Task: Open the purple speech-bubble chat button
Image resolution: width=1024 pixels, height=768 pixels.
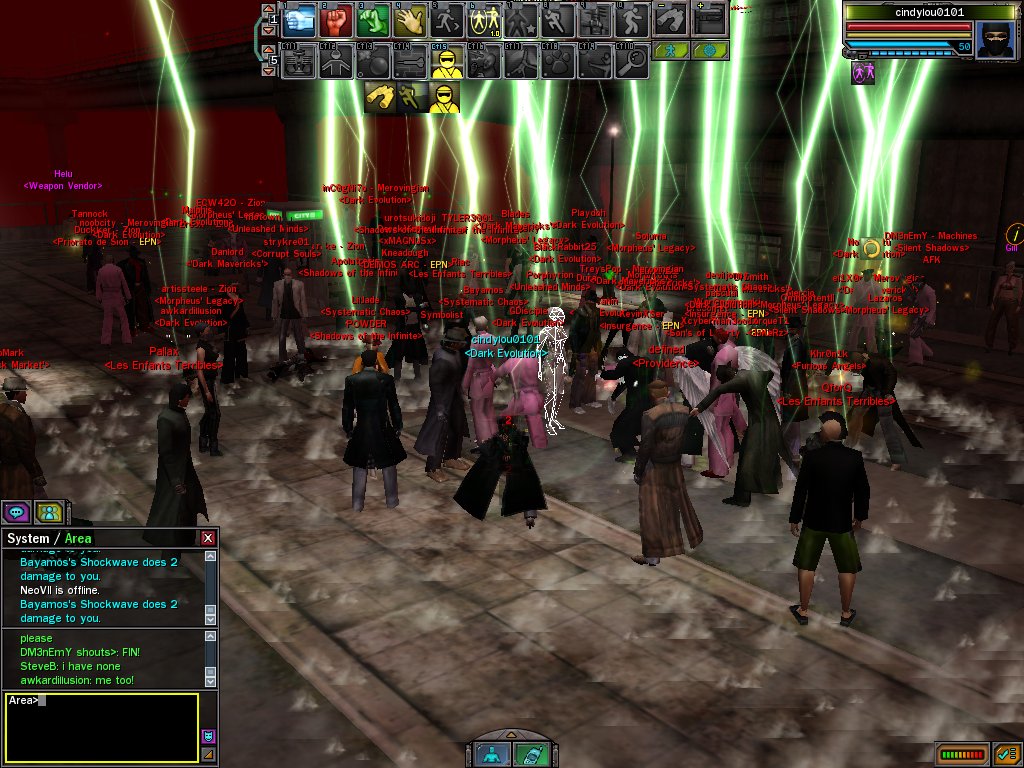Action: click(16, 512)
